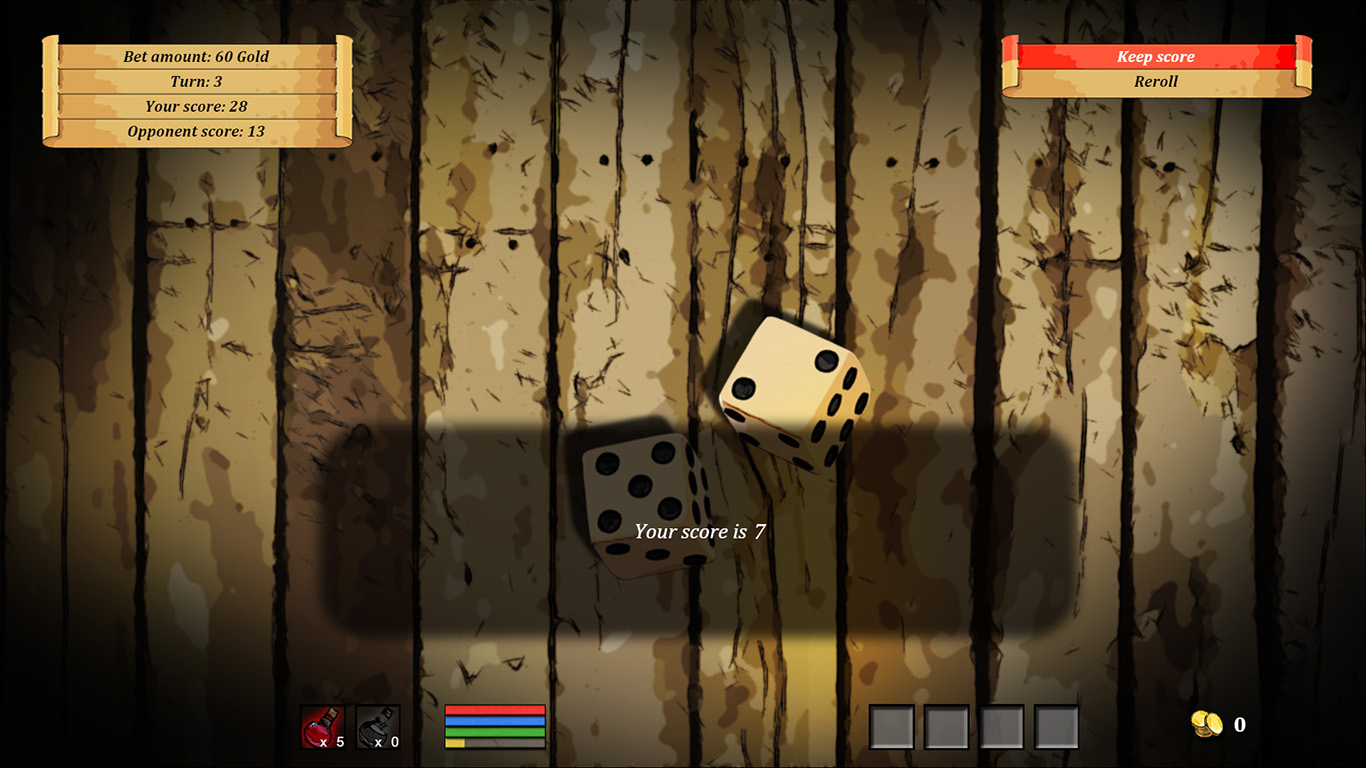Click the yellow progress bar
The image size is (1366, 768).
click(465, 744)
